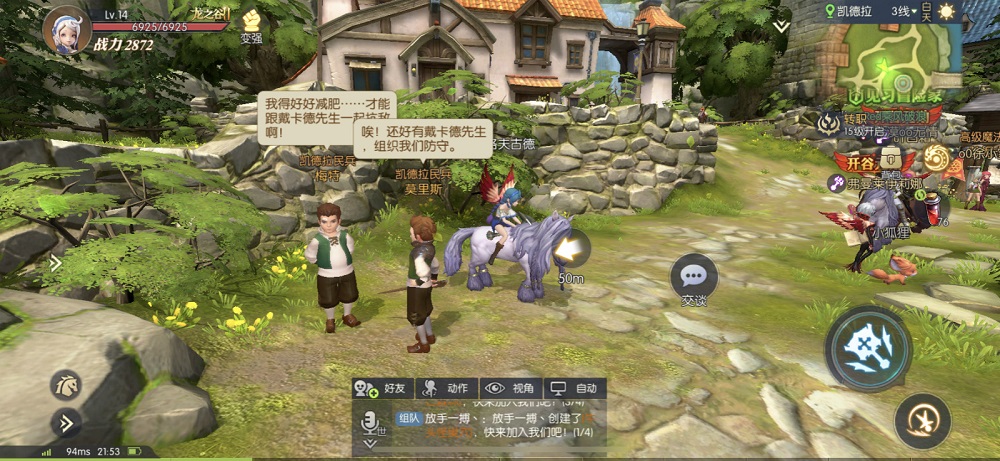This screenshot has height=461, width=1000.
Task: Talk using the 交谈 speech bubble button
Action: coord(694,278)
